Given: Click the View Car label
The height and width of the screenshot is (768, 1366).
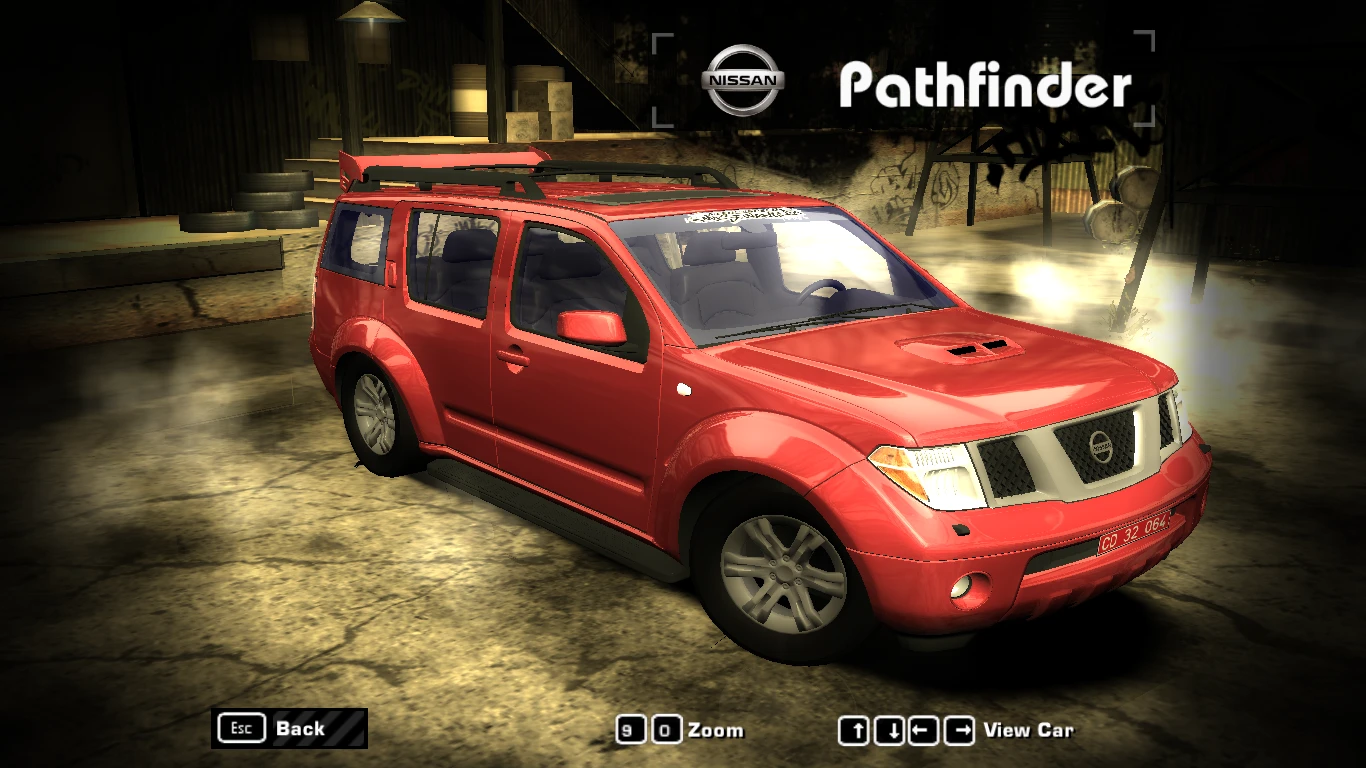Looking at the screenshot, I should coord(1027,731).
